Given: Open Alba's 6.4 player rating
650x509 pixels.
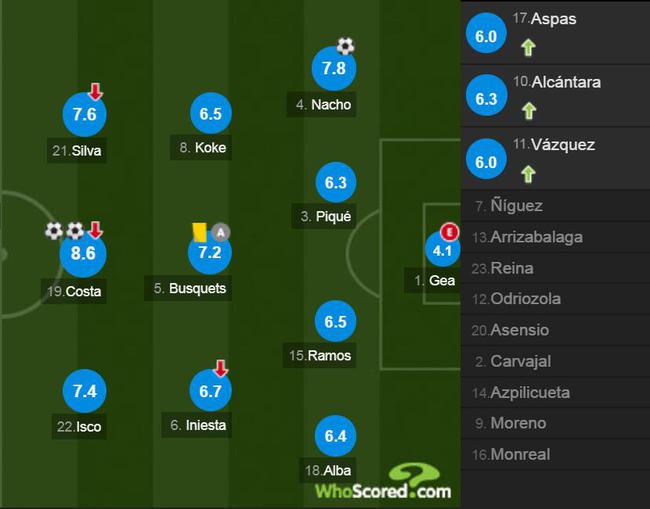Looking at the screenshot, I should (335, 436).
